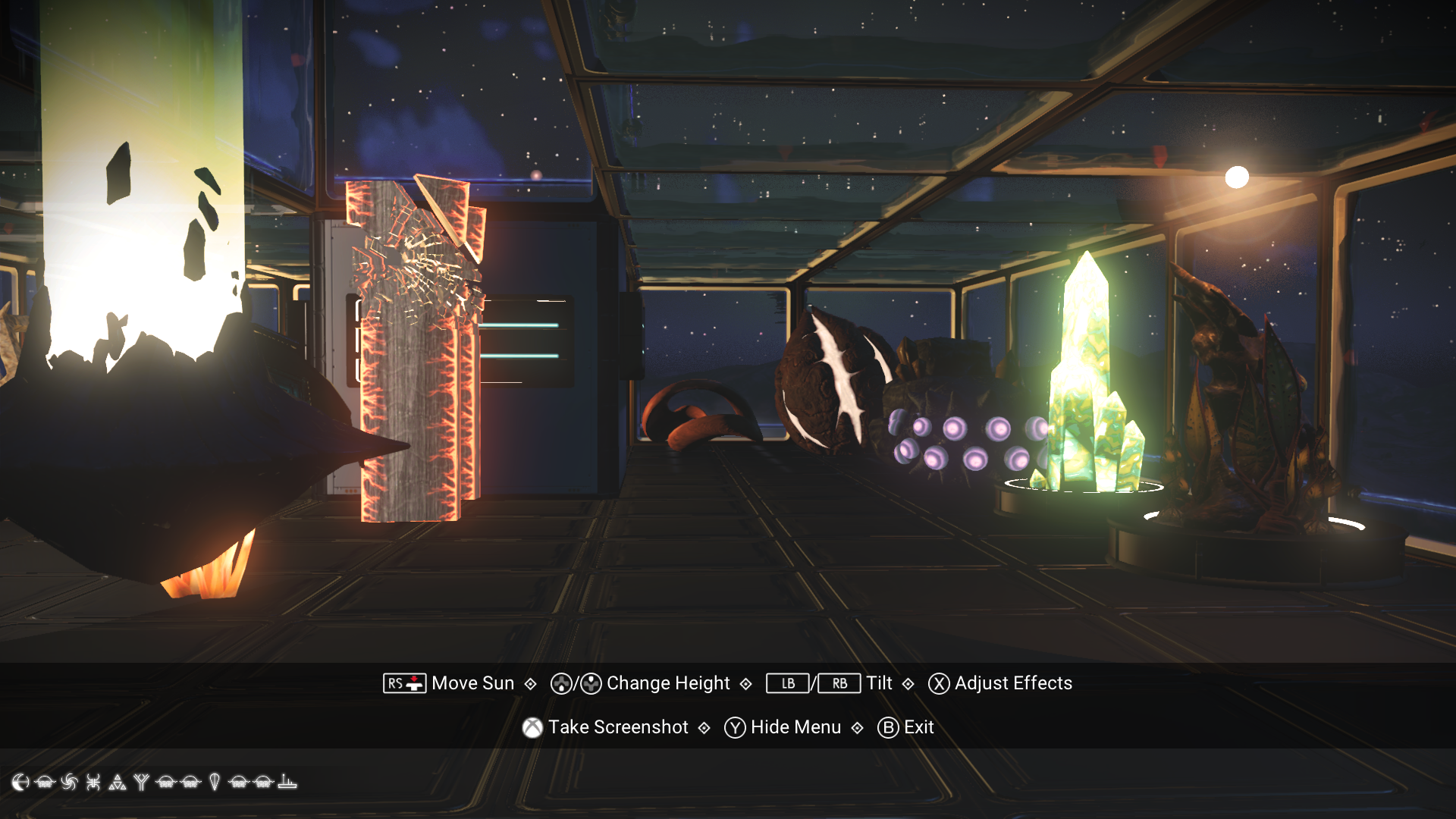Toggle the Tilt control with RB
The image size is (1456, 819).
(839, 683)
